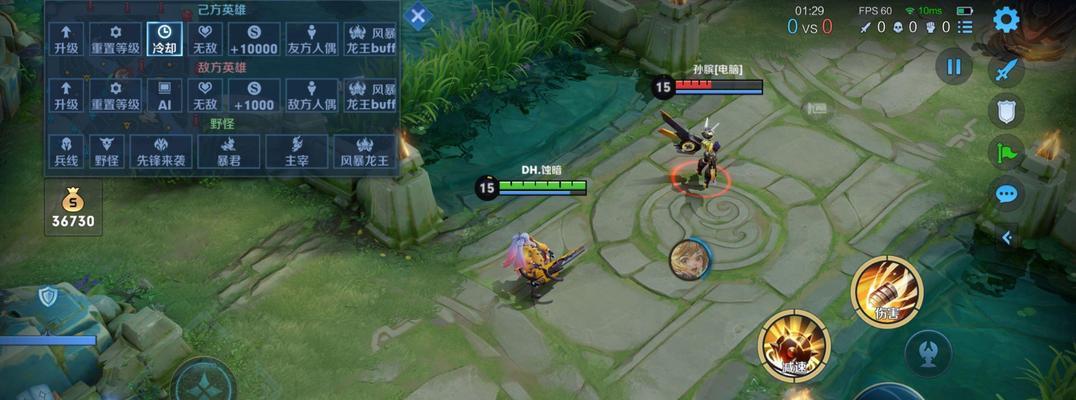Click the 兵线 minion wave button

pos(66,151)
